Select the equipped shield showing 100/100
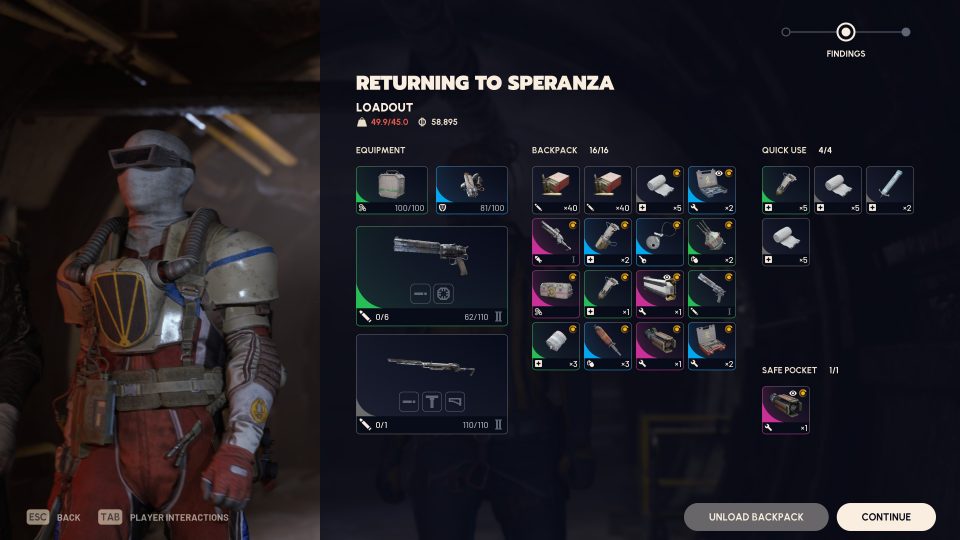Image resolution: width=960 pixels, height=540 pixels. [392, 190]
